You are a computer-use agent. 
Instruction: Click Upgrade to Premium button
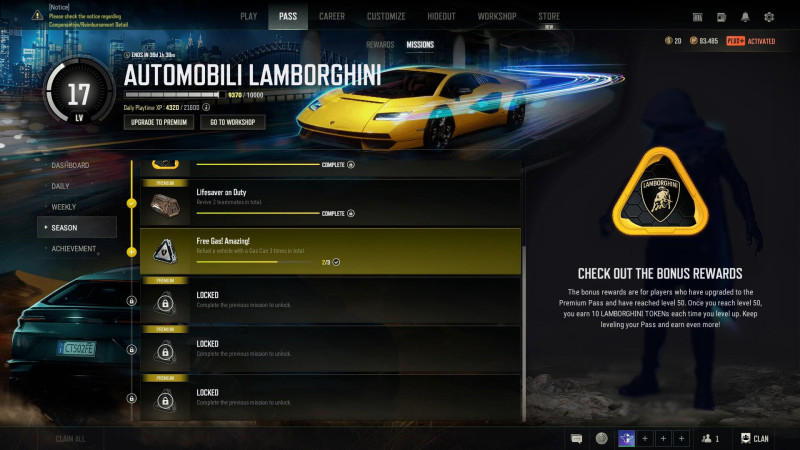158,122
